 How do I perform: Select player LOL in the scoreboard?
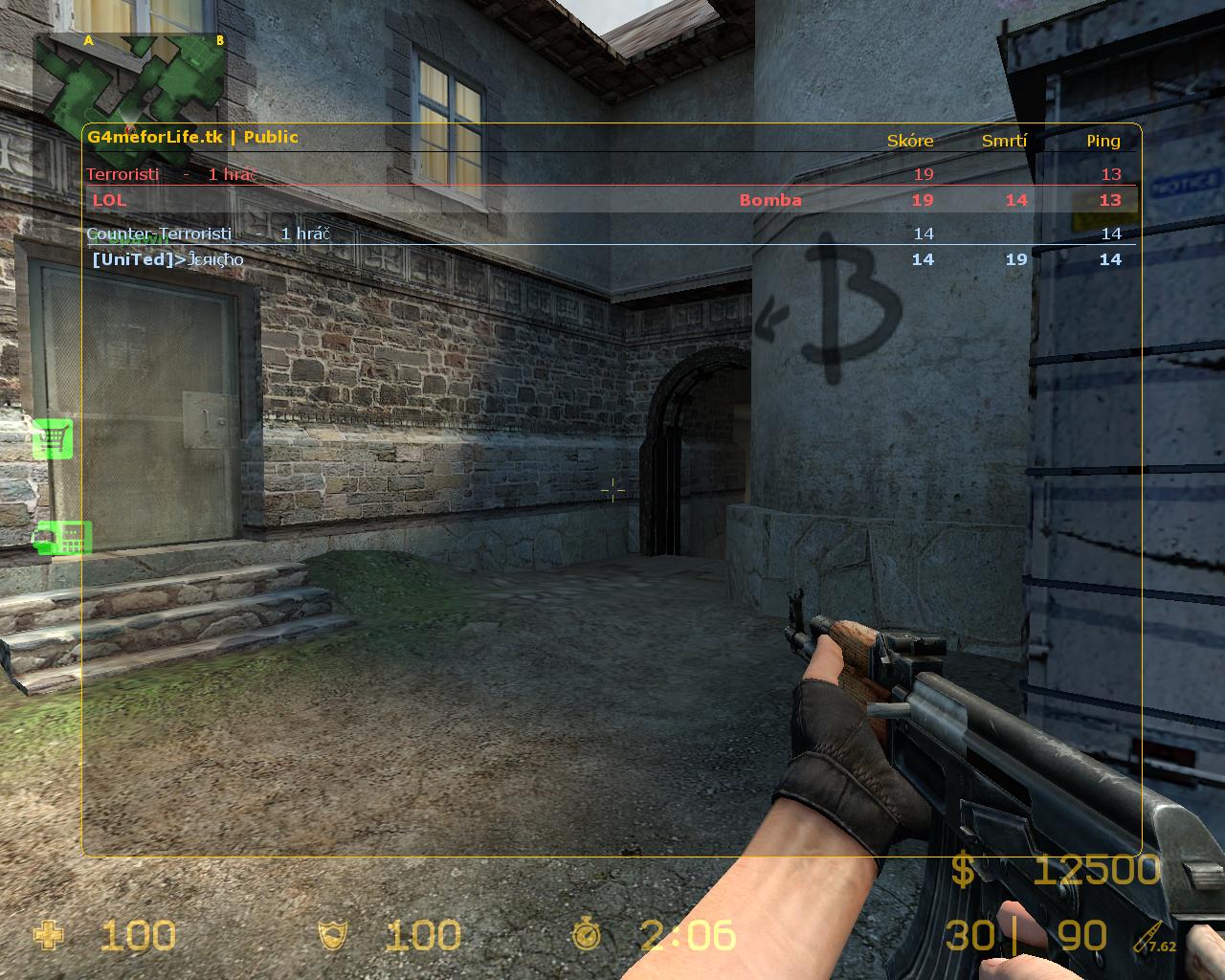(109, 200)
